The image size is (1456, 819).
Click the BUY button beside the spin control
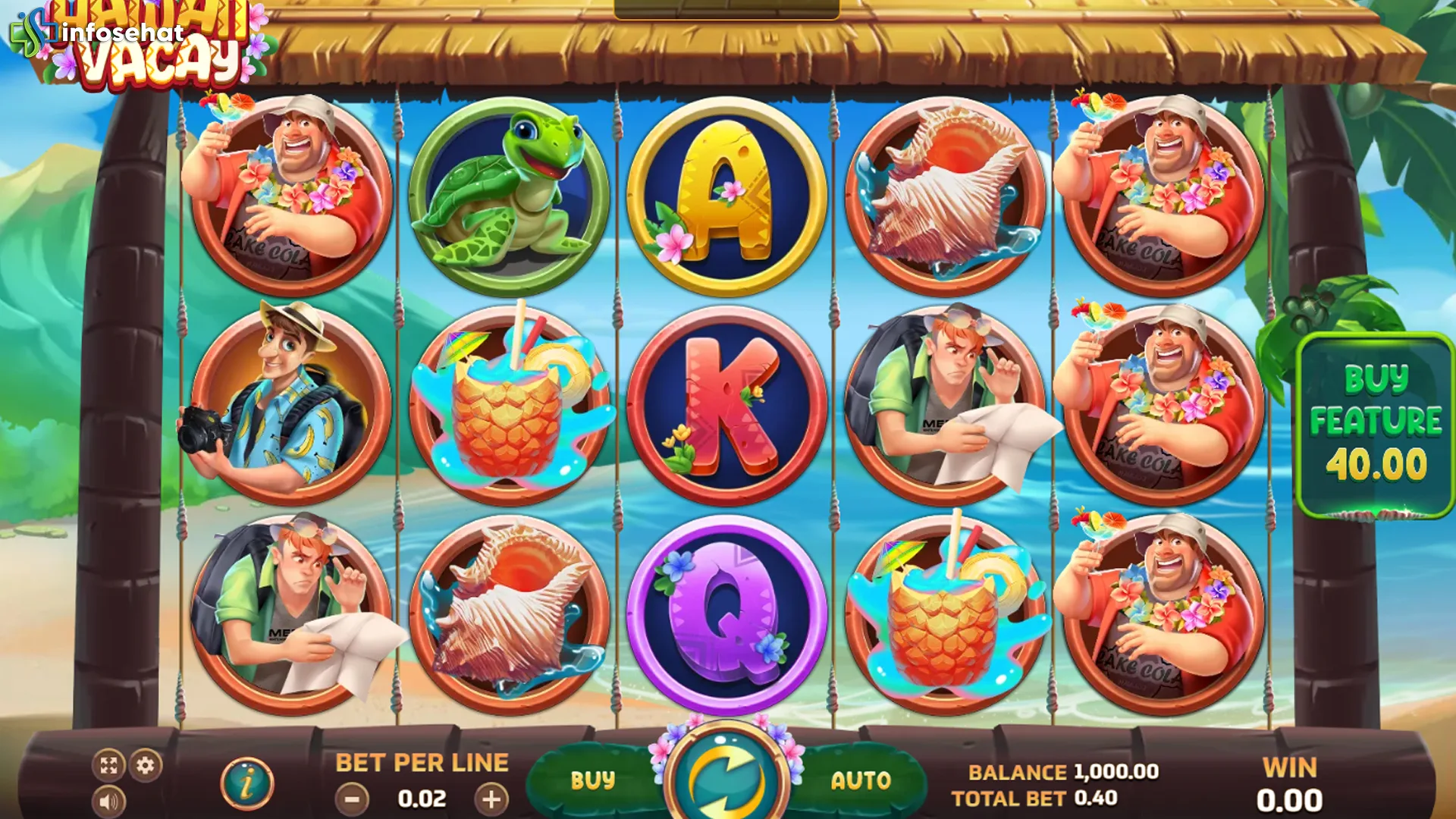click(592, 780)
